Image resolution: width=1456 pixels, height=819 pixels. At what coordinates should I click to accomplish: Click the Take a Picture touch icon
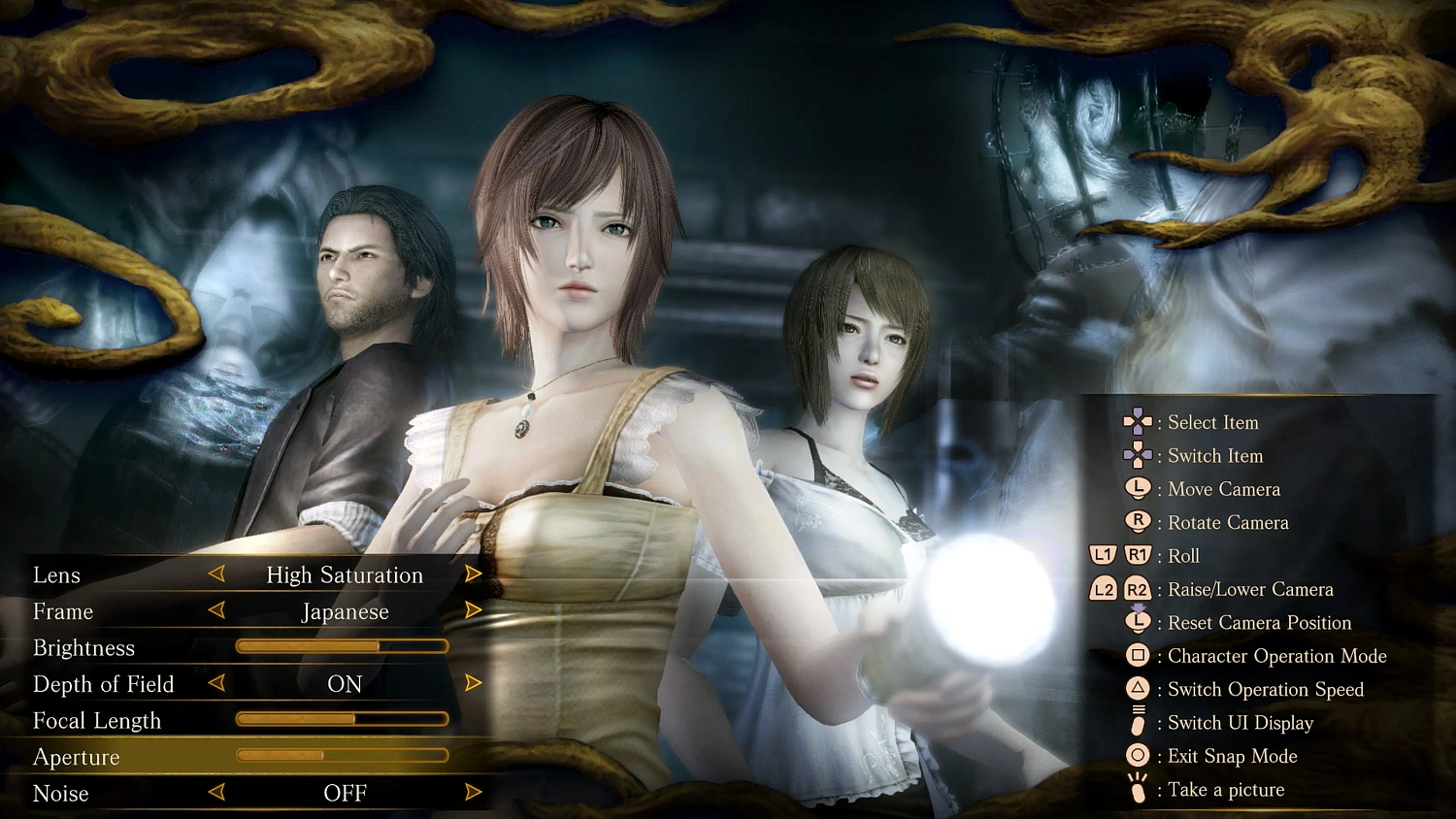pos(1136,789)
